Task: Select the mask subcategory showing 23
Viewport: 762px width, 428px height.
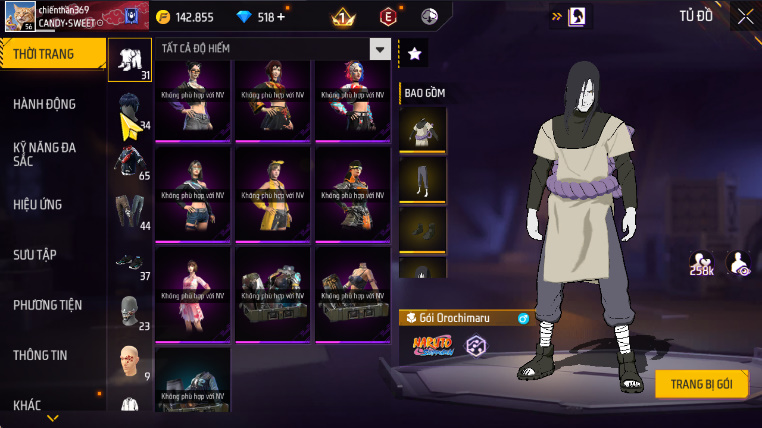Action: click(130, 312)
